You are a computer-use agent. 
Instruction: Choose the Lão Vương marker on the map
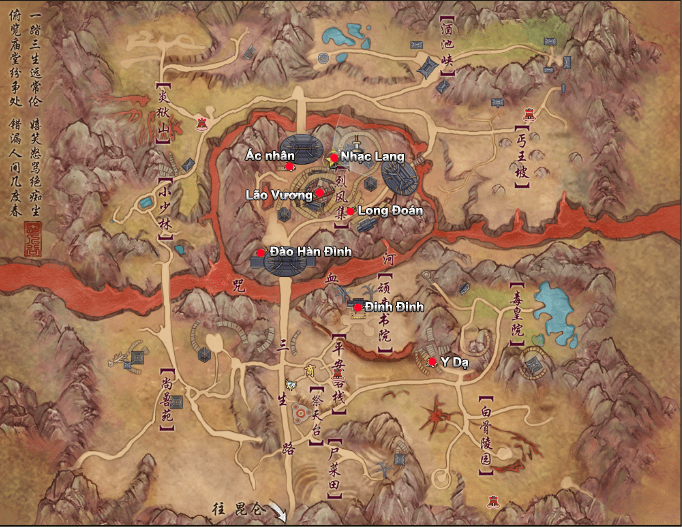pos(319,192)
